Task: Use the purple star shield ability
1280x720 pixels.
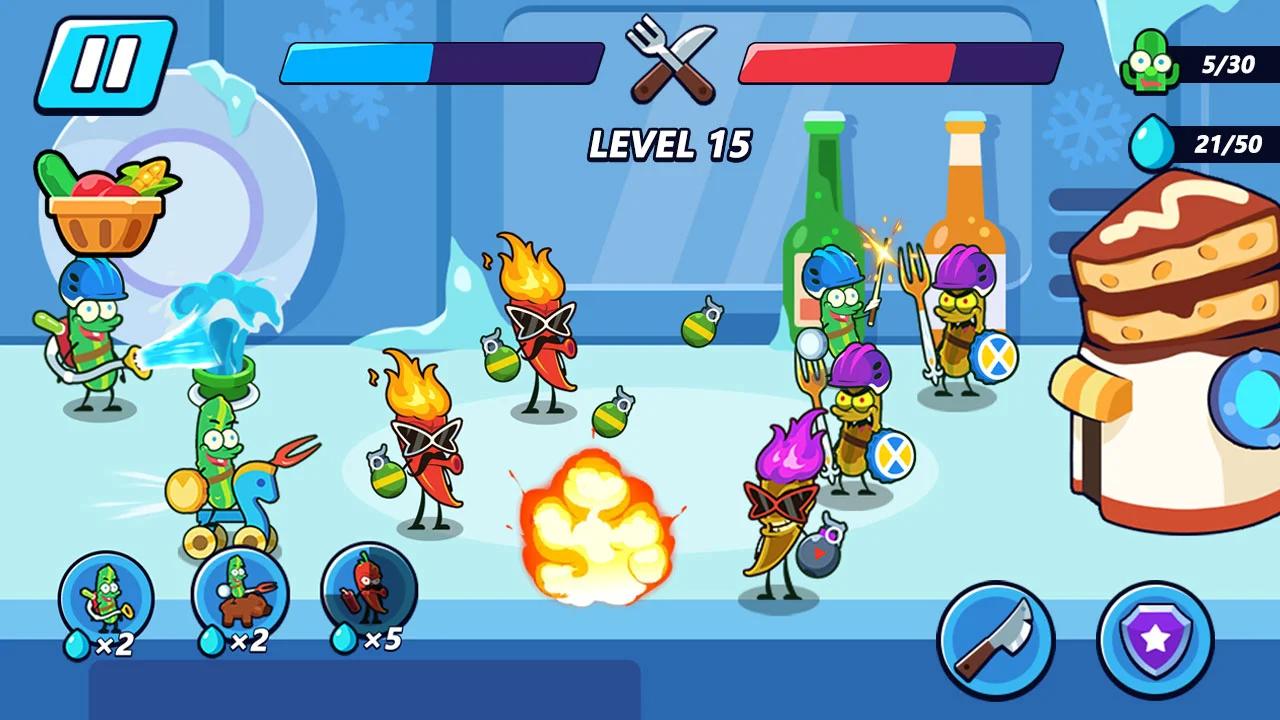Action: coord(1155,640)
